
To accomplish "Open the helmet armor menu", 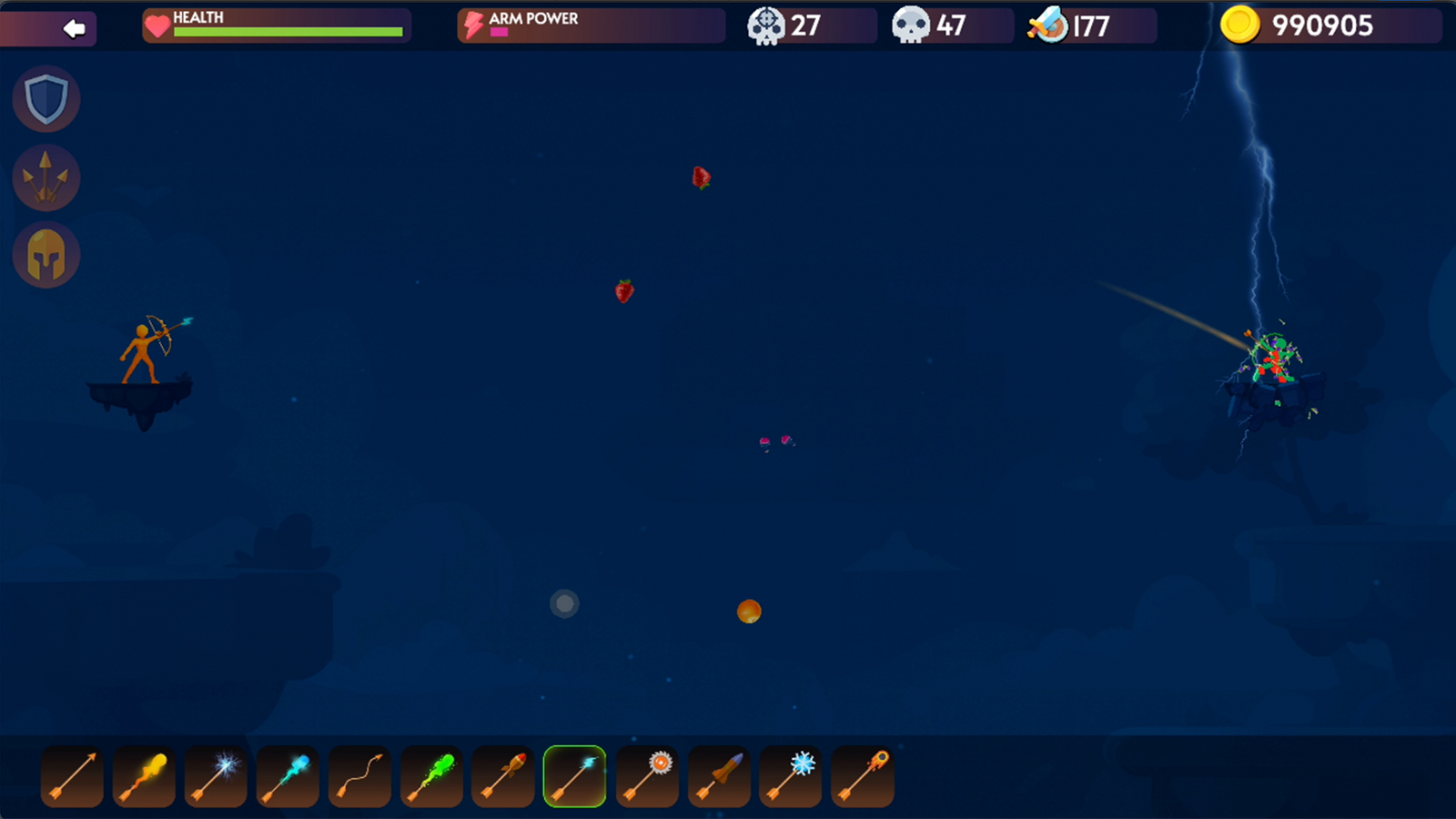I will pos(46,255).
